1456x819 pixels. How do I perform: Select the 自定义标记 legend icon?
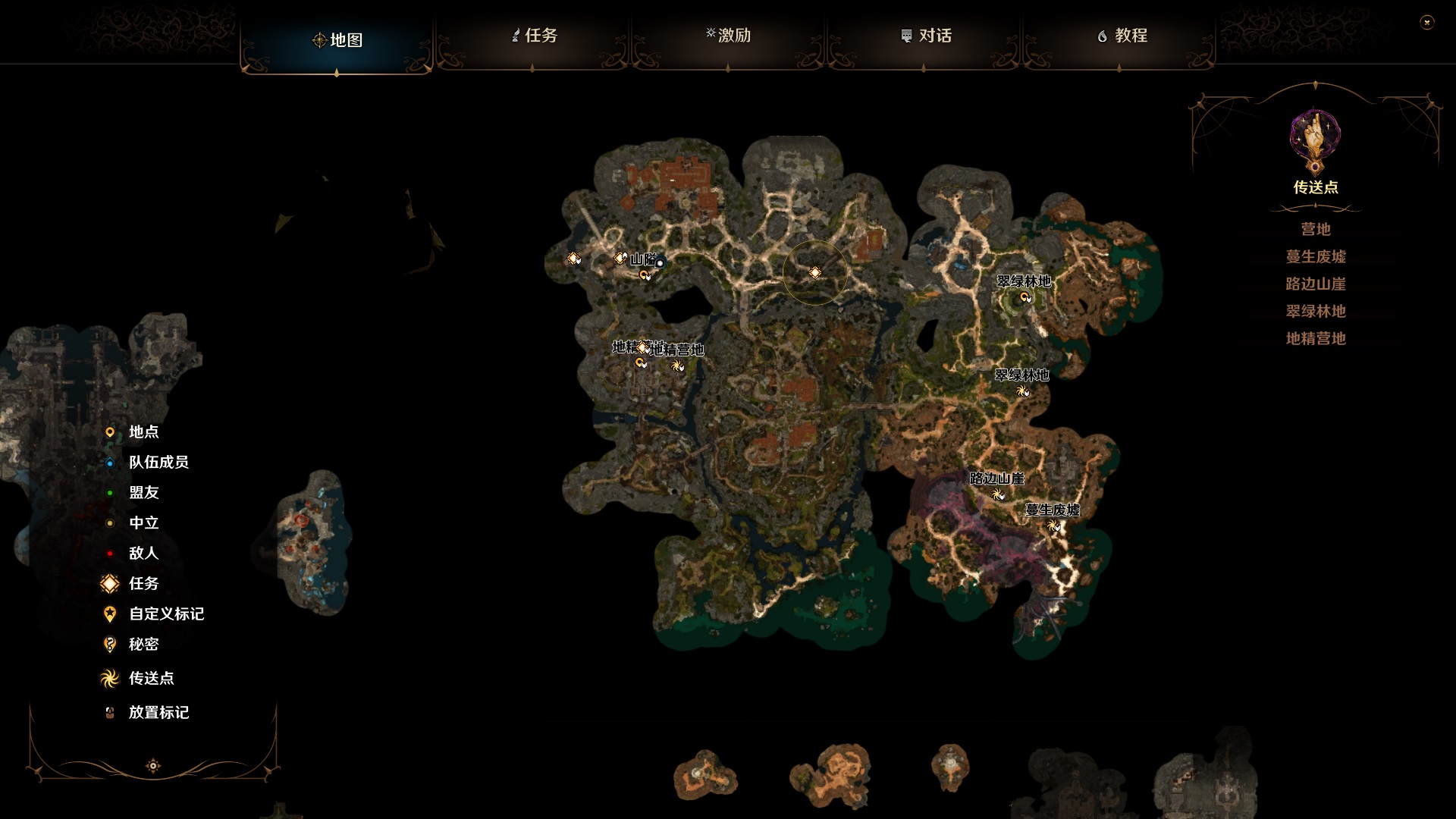point(109,614)
